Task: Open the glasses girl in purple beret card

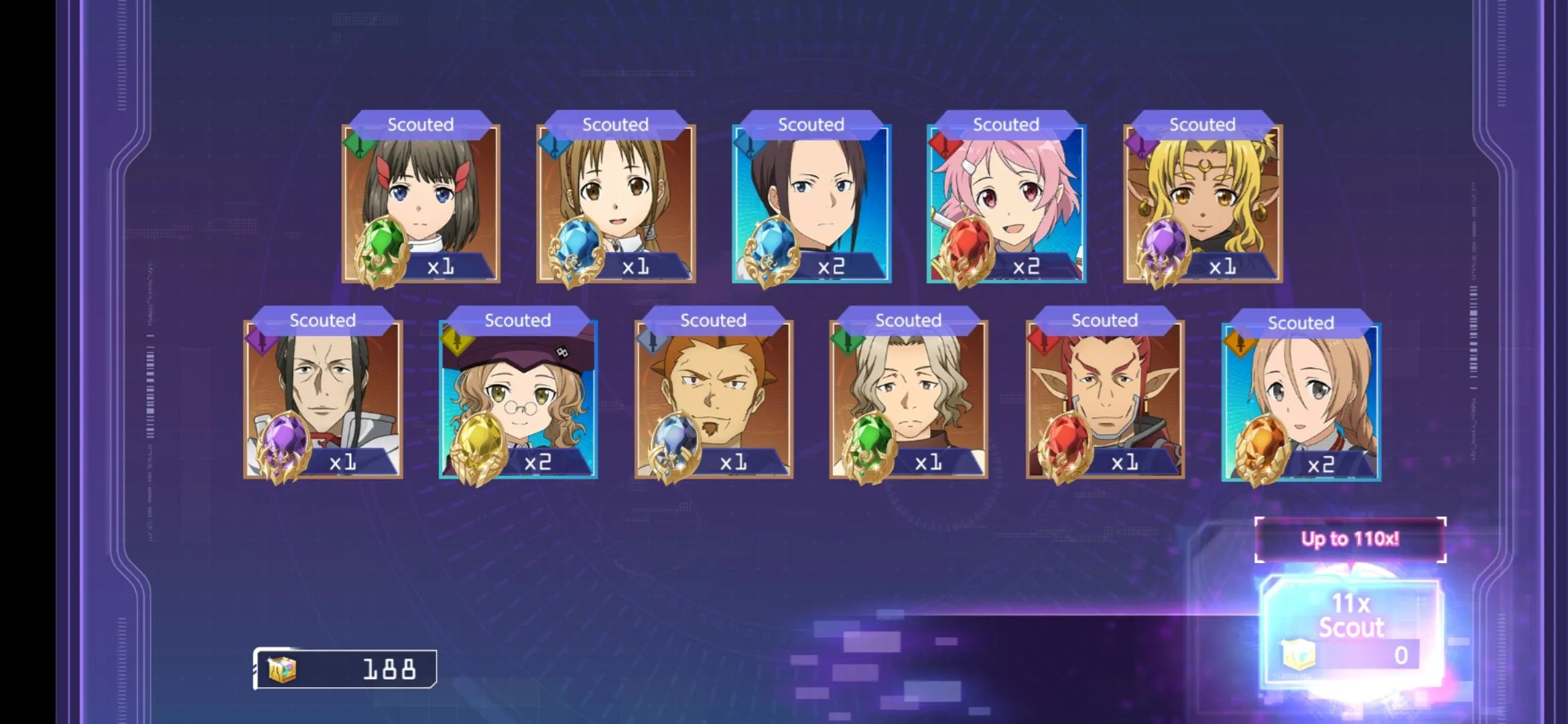Action: [x=518, y=399]
